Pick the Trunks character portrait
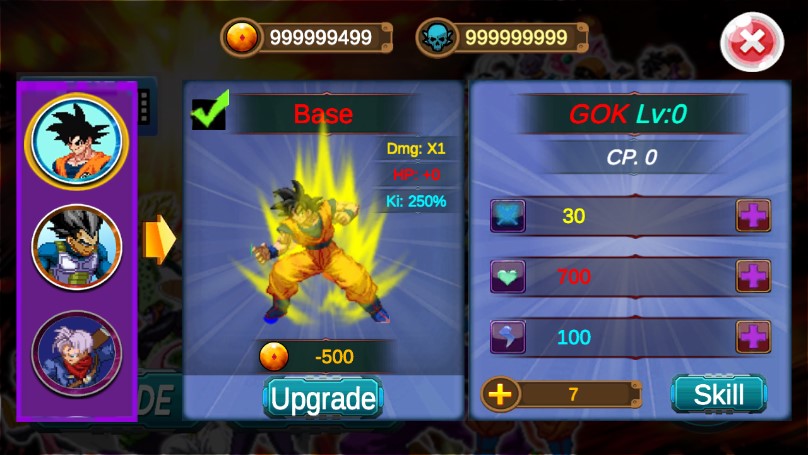808x455 pixels. pos(77,352)
